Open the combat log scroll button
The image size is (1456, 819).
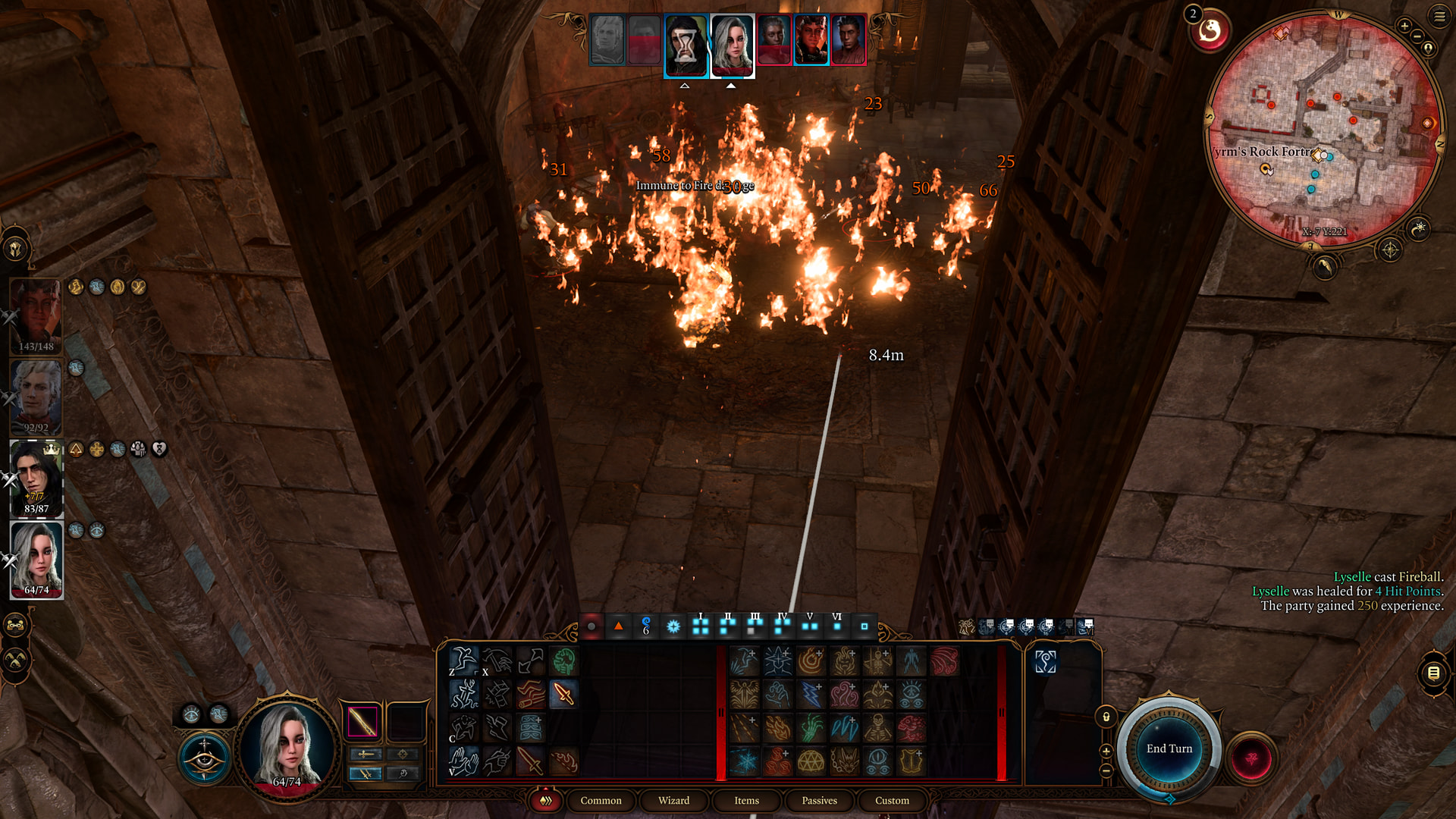1433,673
